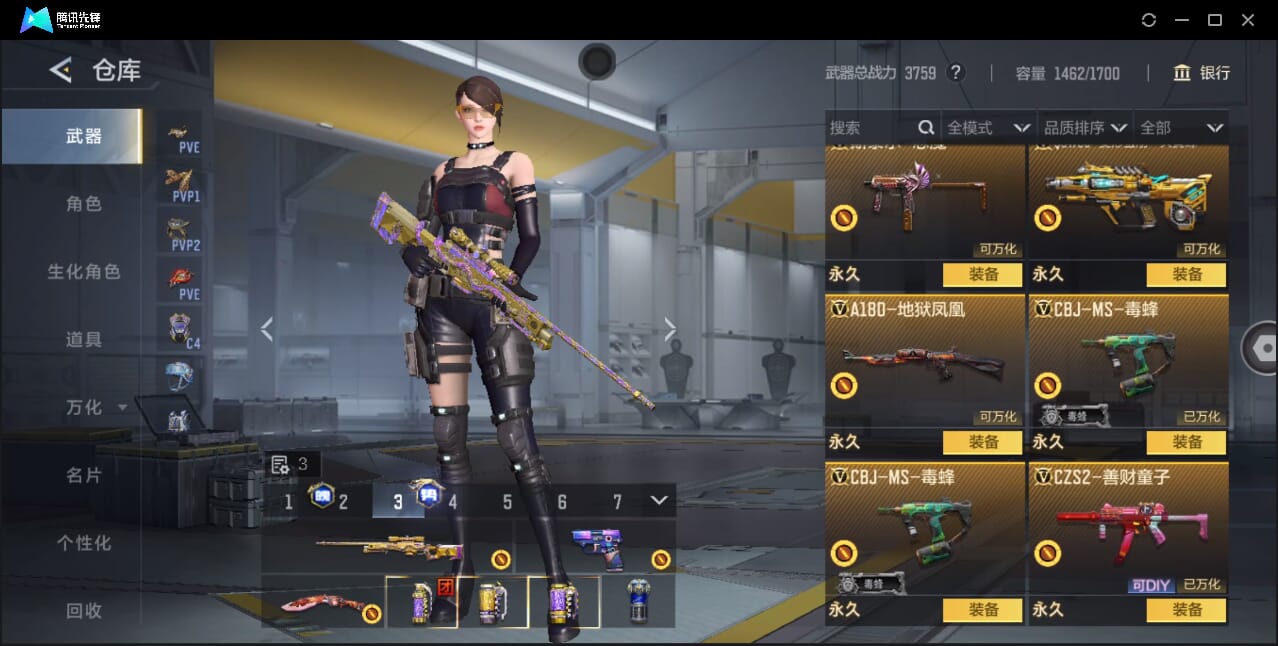This screenshot has height=646, width=1278.
Task: Expand the loadout slot list arrow
Action: [658, 500]
